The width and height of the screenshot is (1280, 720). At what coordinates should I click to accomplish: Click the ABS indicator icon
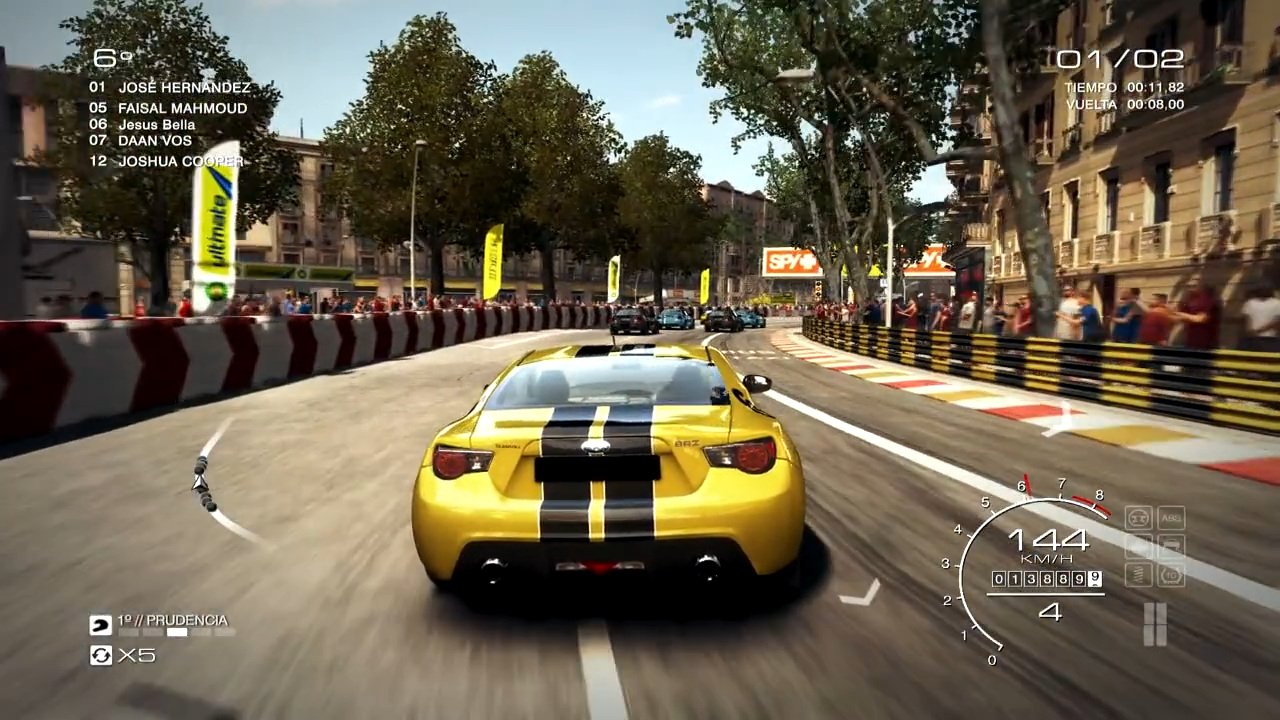(1171, 518)
